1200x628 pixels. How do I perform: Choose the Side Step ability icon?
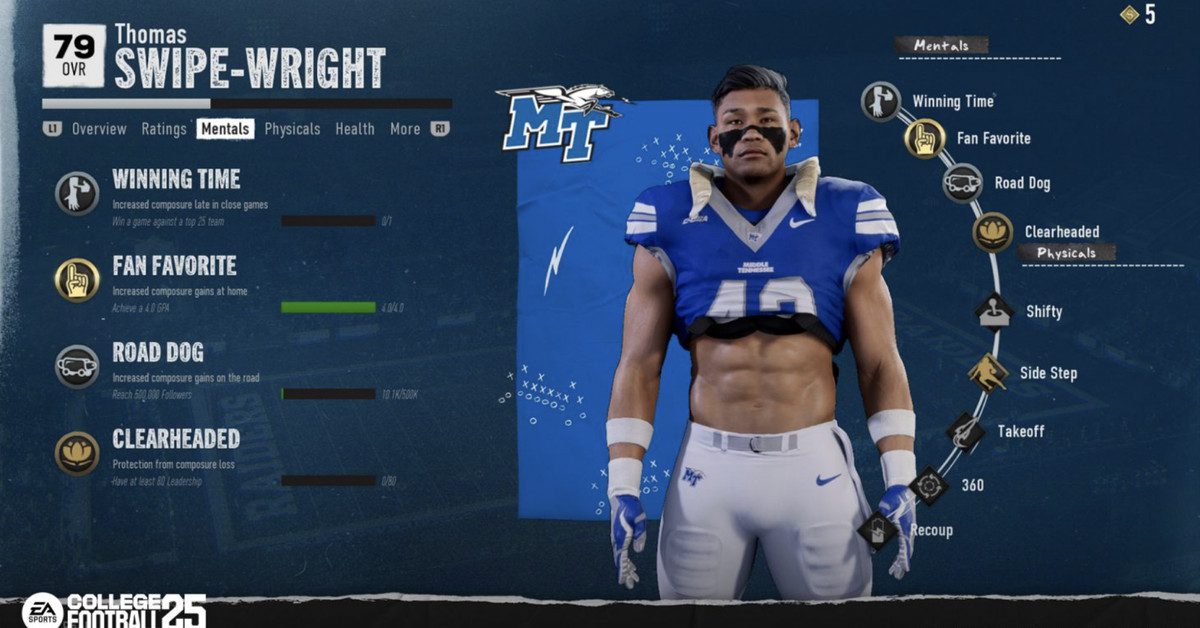pyautogui.click(x=987, y=373)
